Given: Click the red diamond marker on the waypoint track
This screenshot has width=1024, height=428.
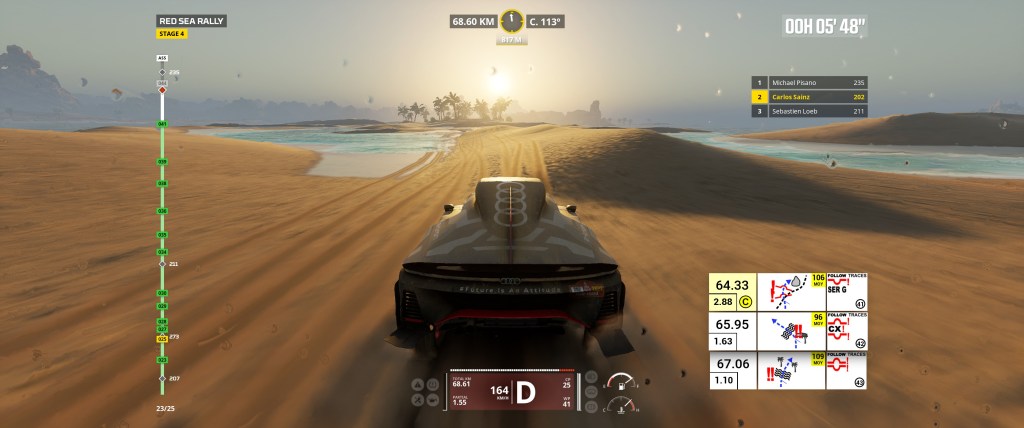Looking at the screenshot, I should (x=162, y=91).
